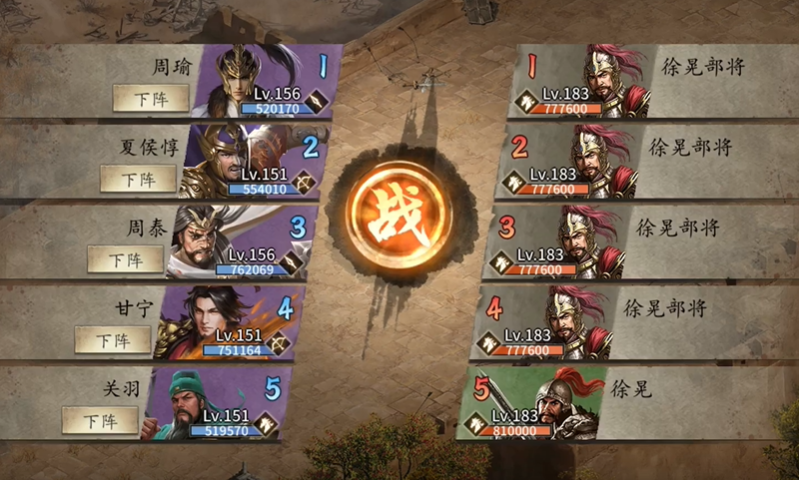Click 下阵 next to 夏侯惇
799x480 pixels.
tap(139, 179)
